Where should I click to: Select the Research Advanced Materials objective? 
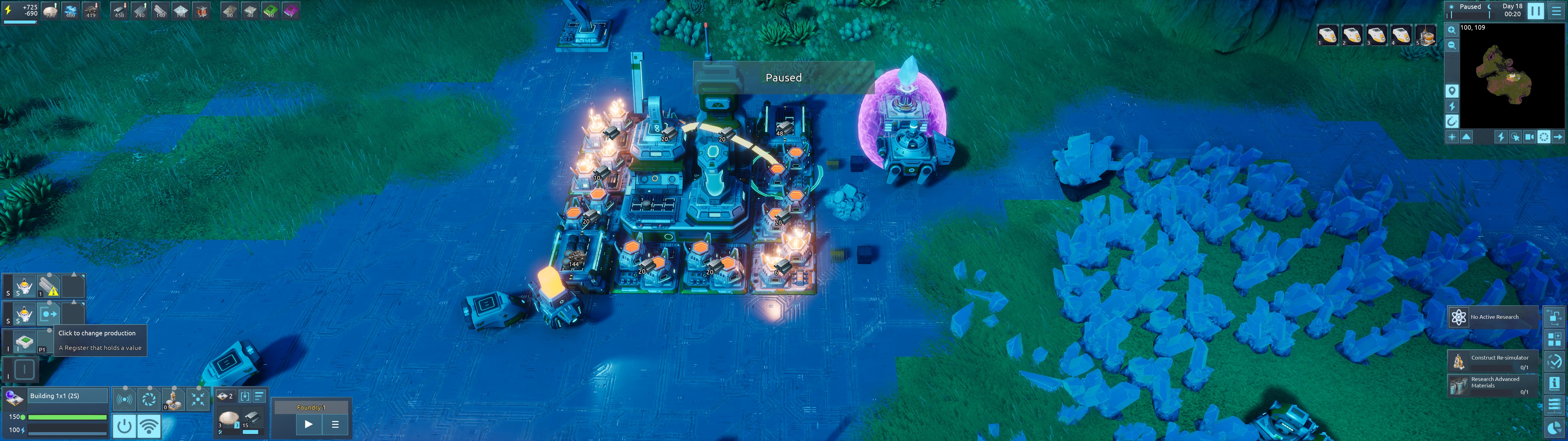(1492, 385)
